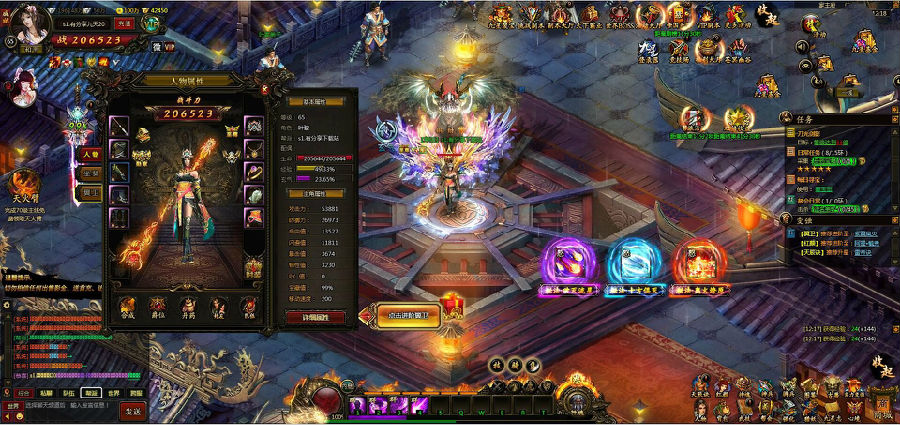Image resolution: width=900 pixels, height=425 pixels.
Task: Open the 丹药 elixir icon
Action: pyautogui.click(x=188, y=305)
